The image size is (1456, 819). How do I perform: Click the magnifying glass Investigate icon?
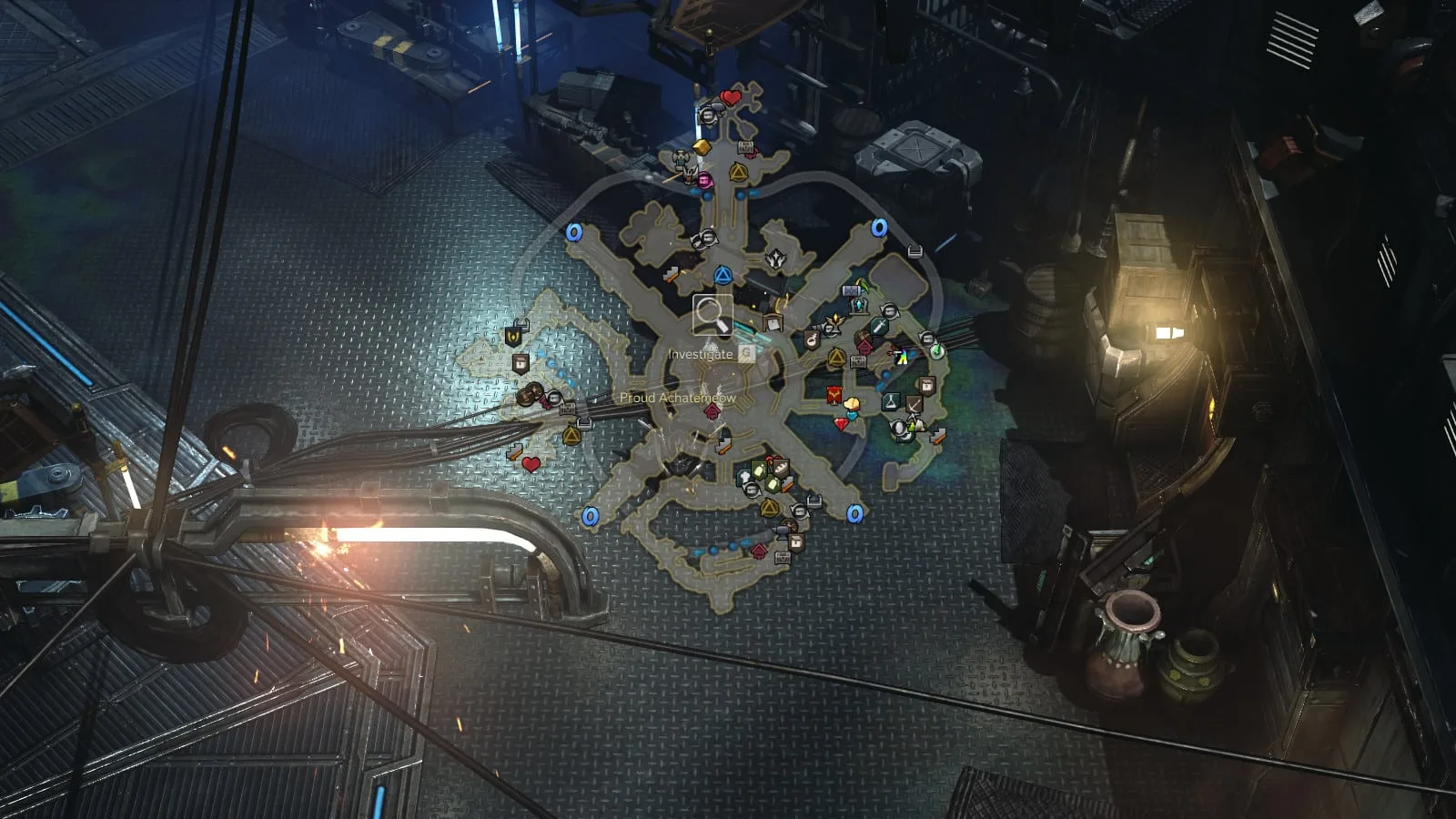pos(713,315)
